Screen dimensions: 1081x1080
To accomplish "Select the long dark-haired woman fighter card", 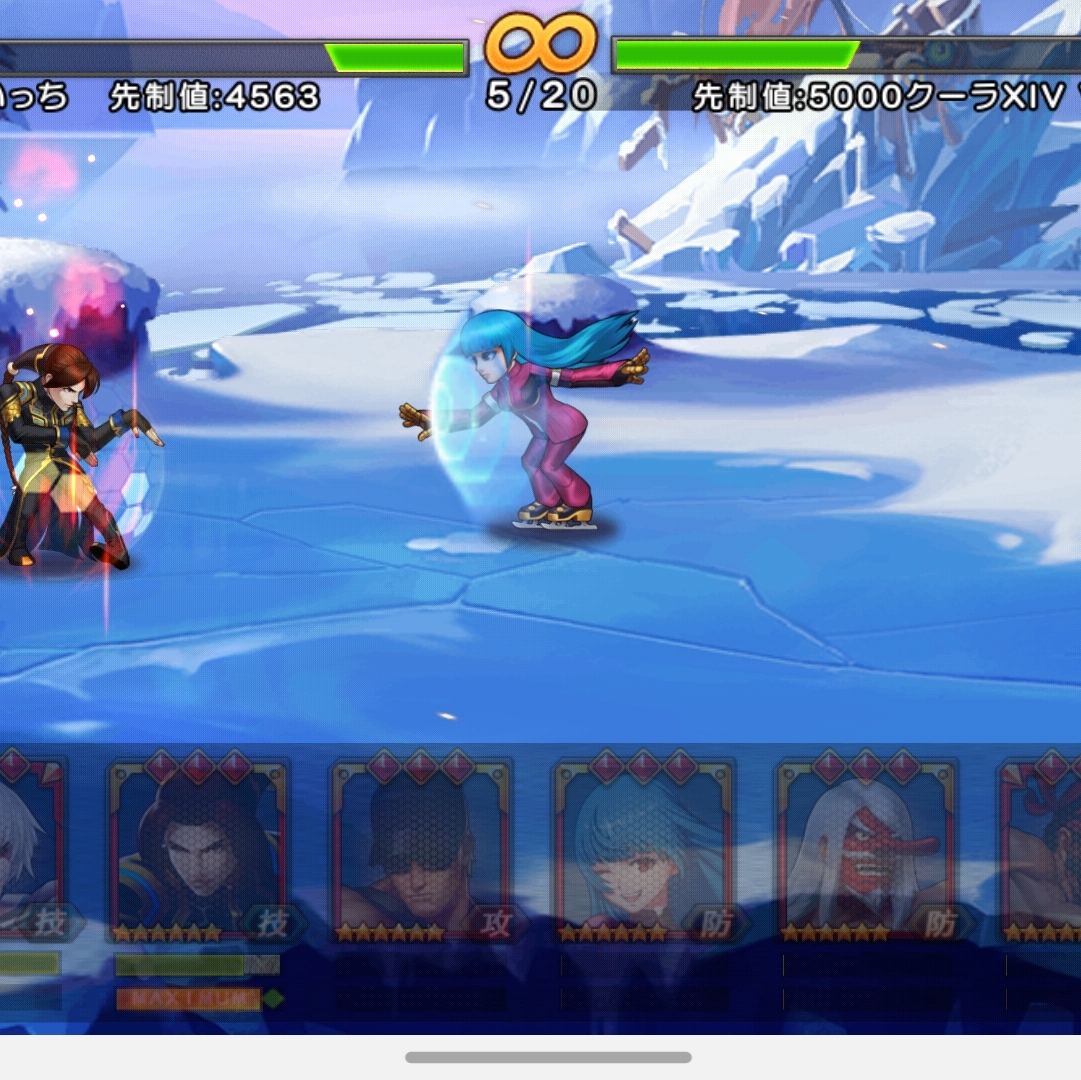I will tap(198, 850).
